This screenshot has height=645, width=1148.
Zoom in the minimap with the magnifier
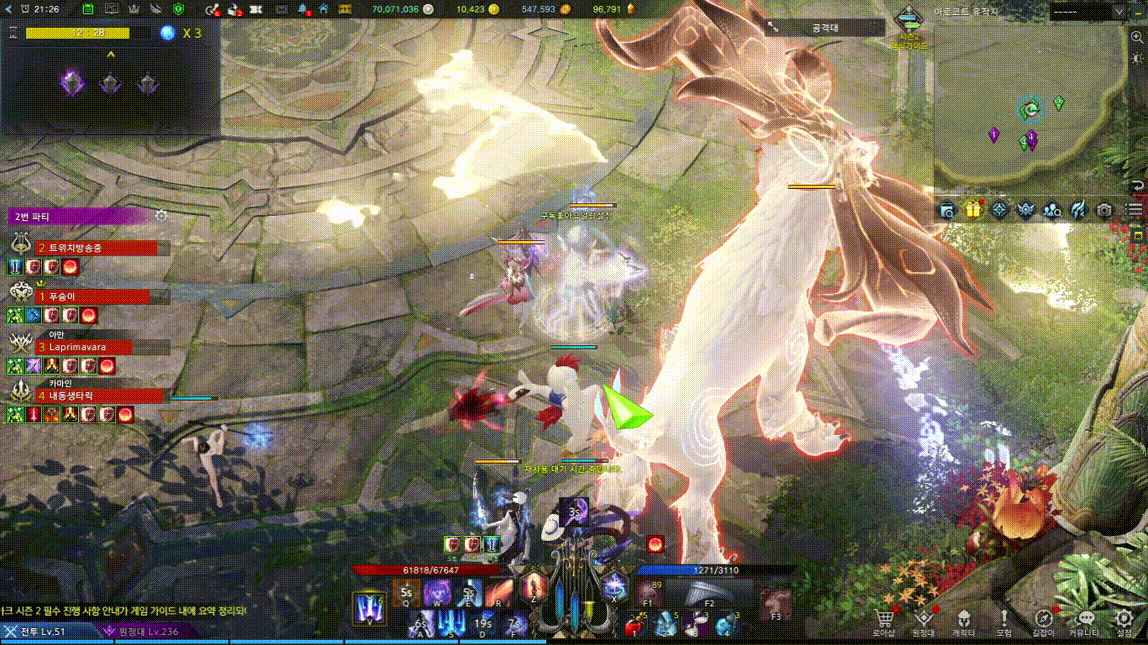[x=1137, y=39]
